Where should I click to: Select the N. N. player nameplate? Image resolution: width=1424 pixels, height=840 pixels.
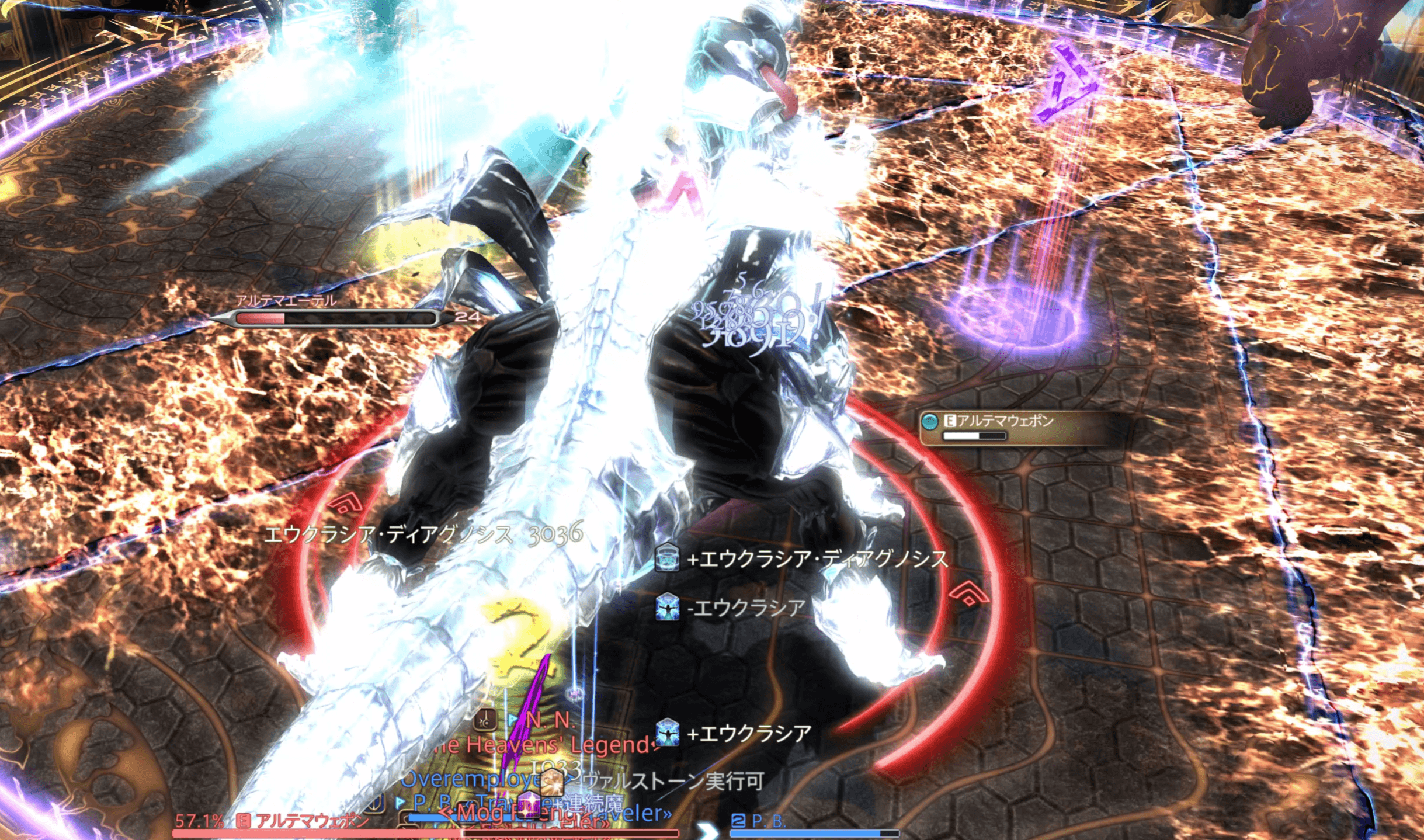550,720
